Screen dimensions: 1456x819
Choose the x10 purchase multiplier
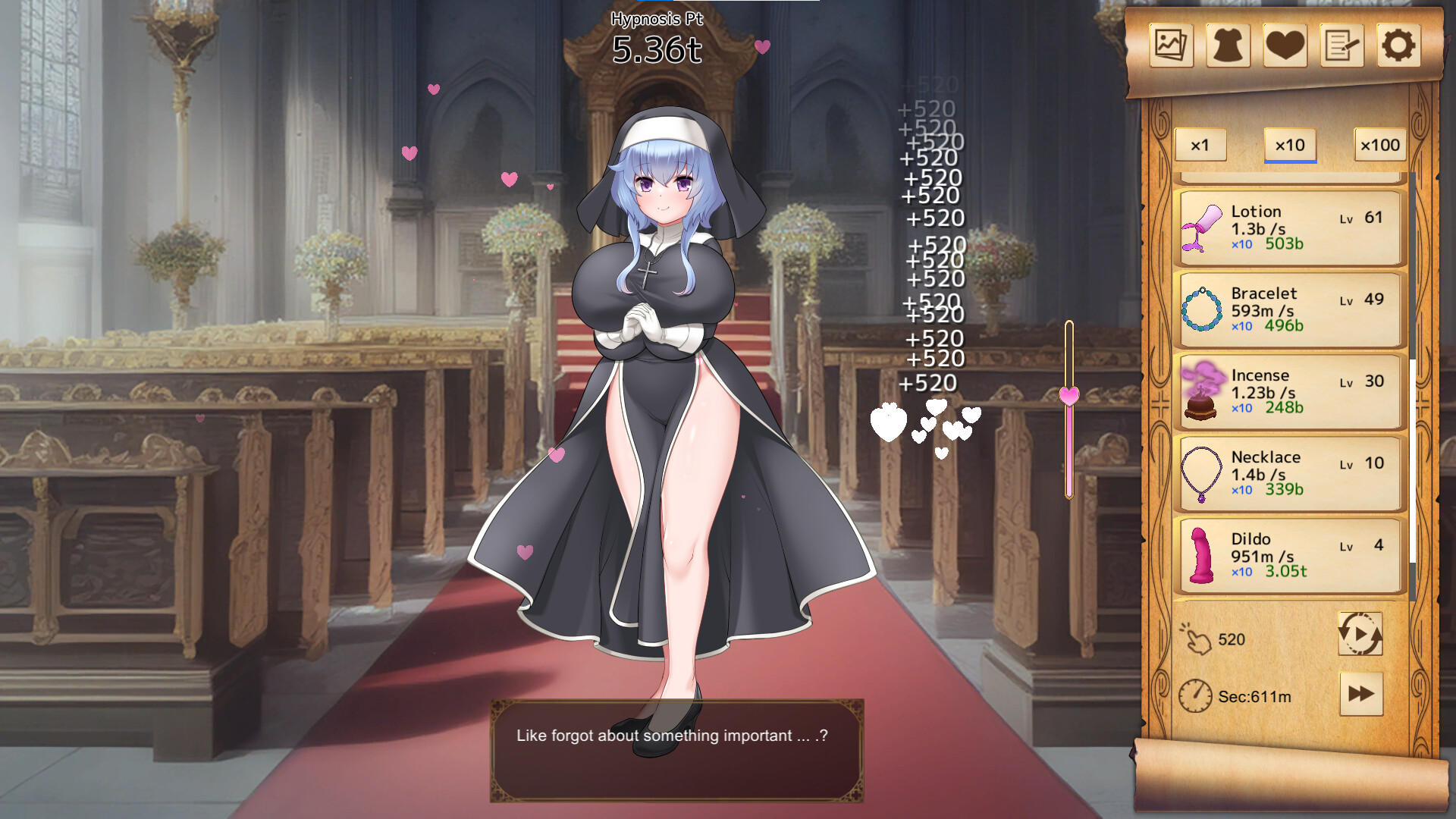[x=1290, y=145]
